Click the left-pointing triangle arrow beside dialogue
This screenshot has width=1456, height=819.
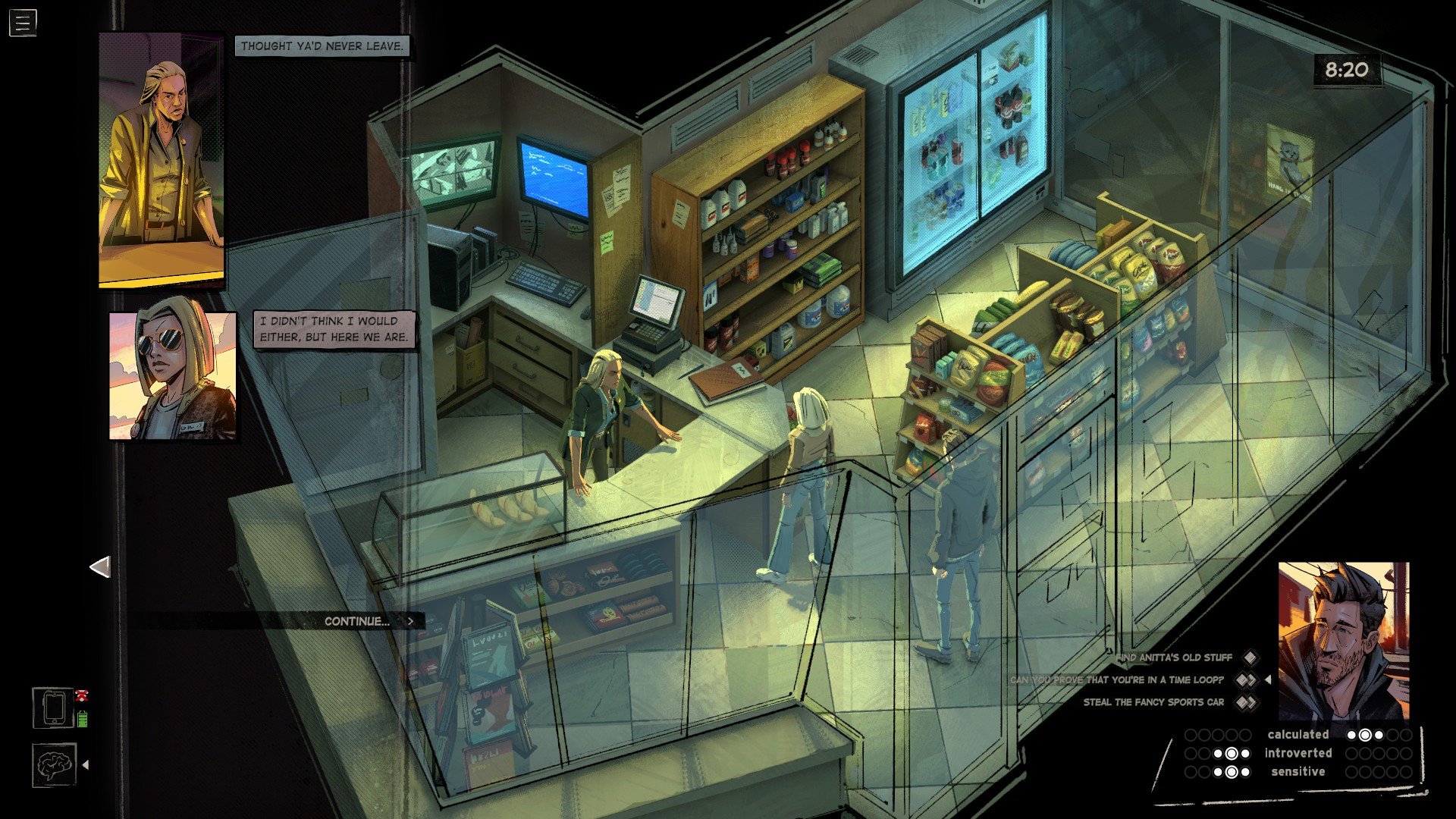(100, 567)
